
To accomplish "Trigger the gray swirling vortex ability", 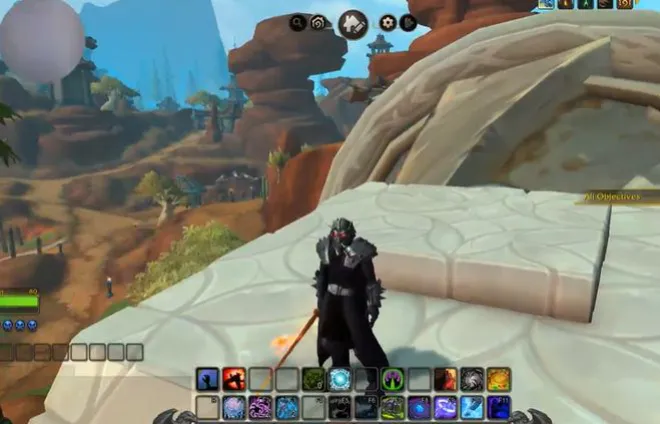I will click(472, 379).
